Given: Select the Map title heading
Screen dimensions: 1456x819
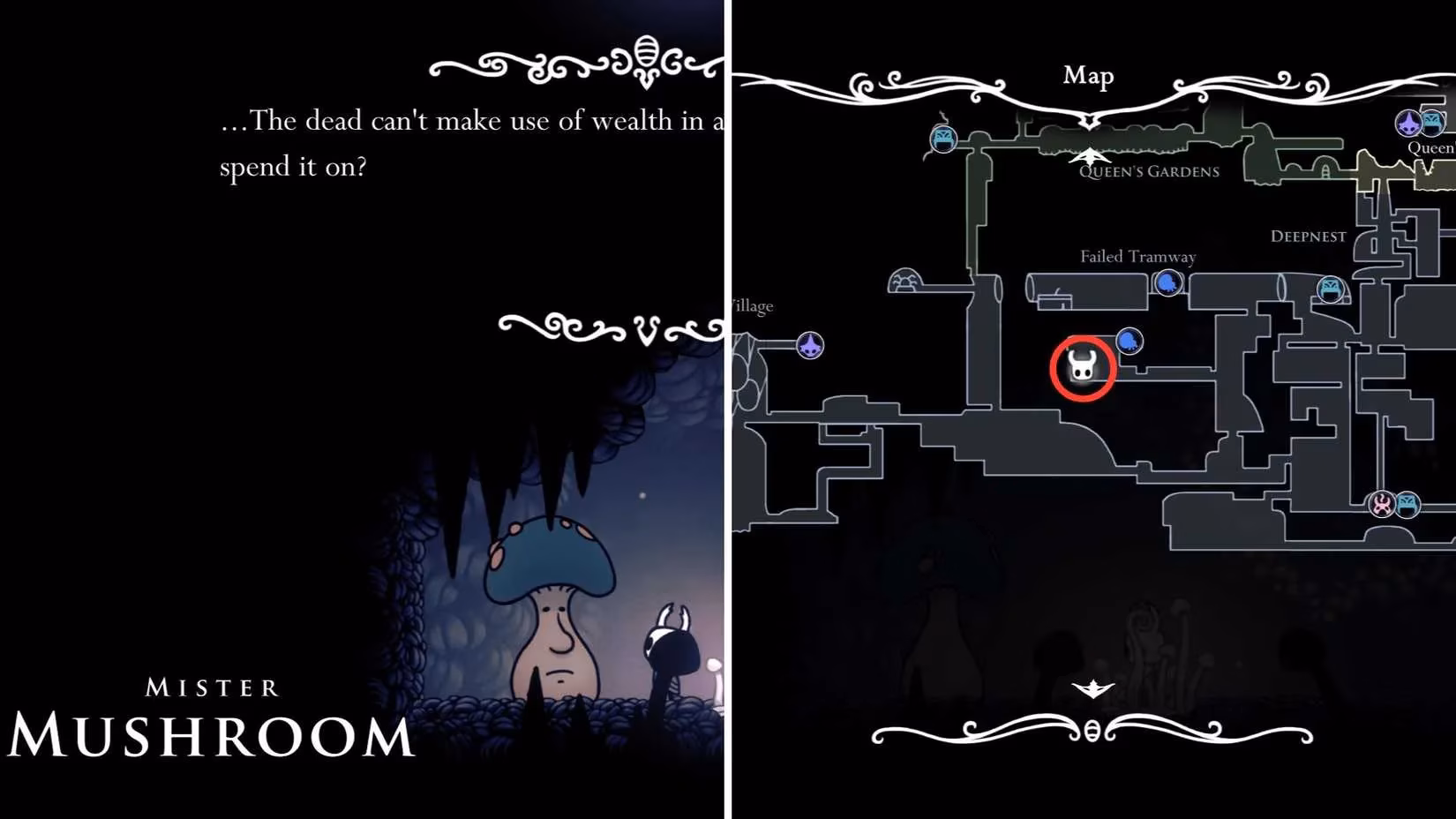Looking at the screenshot, I should point(1088,77).
